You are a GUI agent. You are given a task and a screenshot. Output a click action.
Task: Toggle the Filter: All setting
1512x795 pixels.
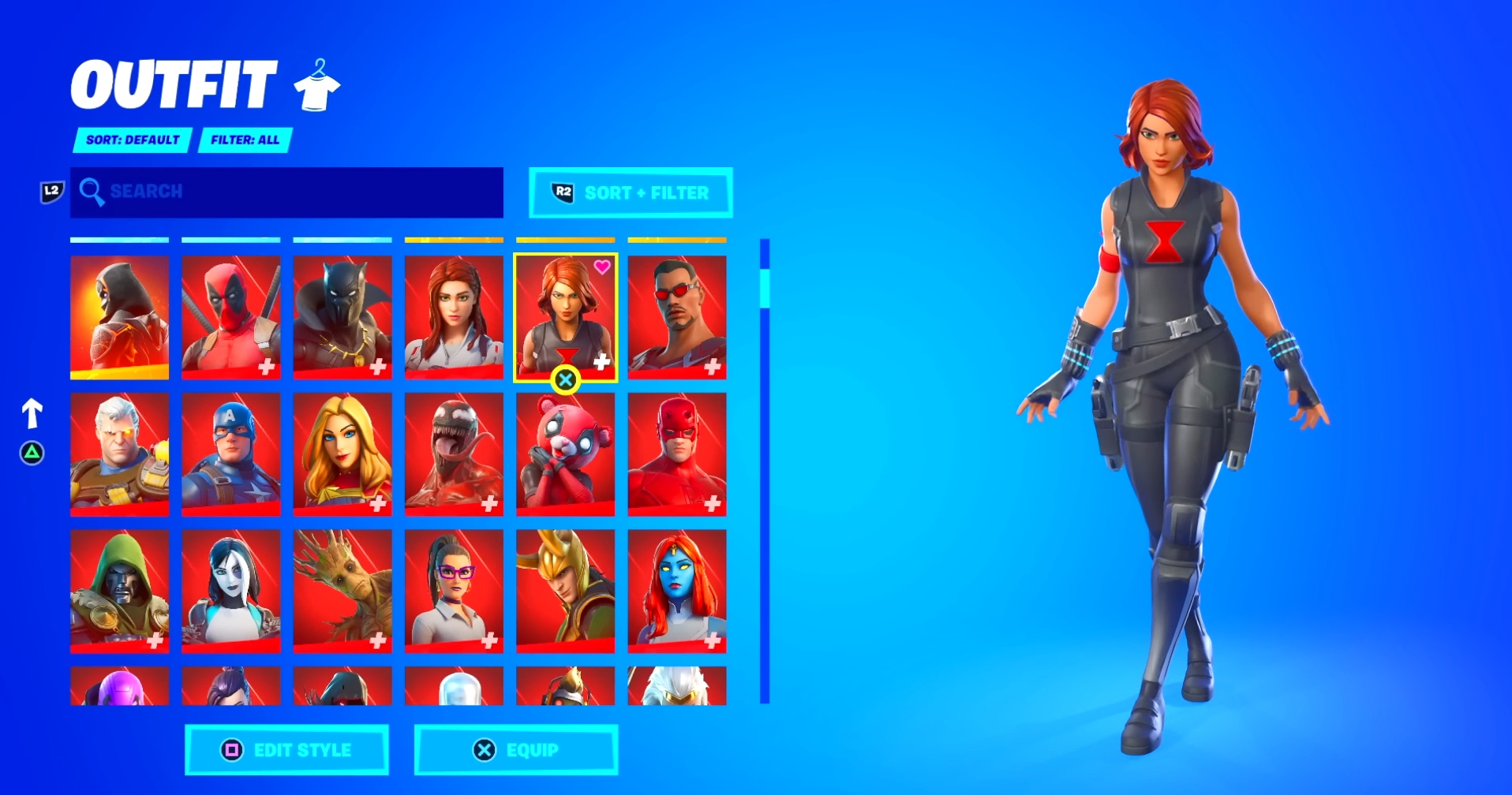[x=245, y=140]
